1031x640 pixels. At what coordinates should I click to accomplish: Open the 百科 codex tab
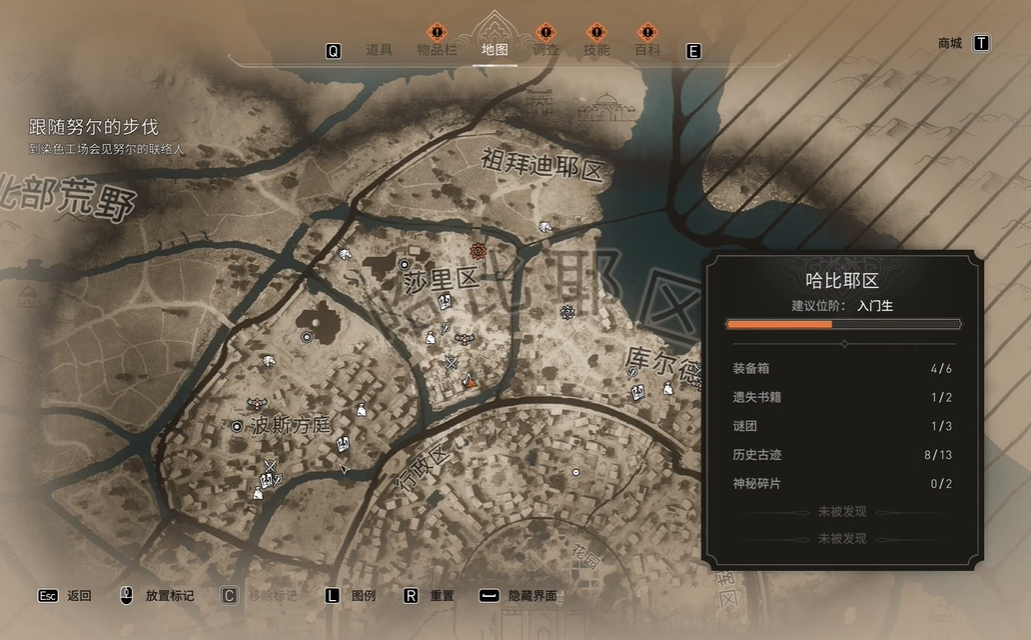click(648, 50)
